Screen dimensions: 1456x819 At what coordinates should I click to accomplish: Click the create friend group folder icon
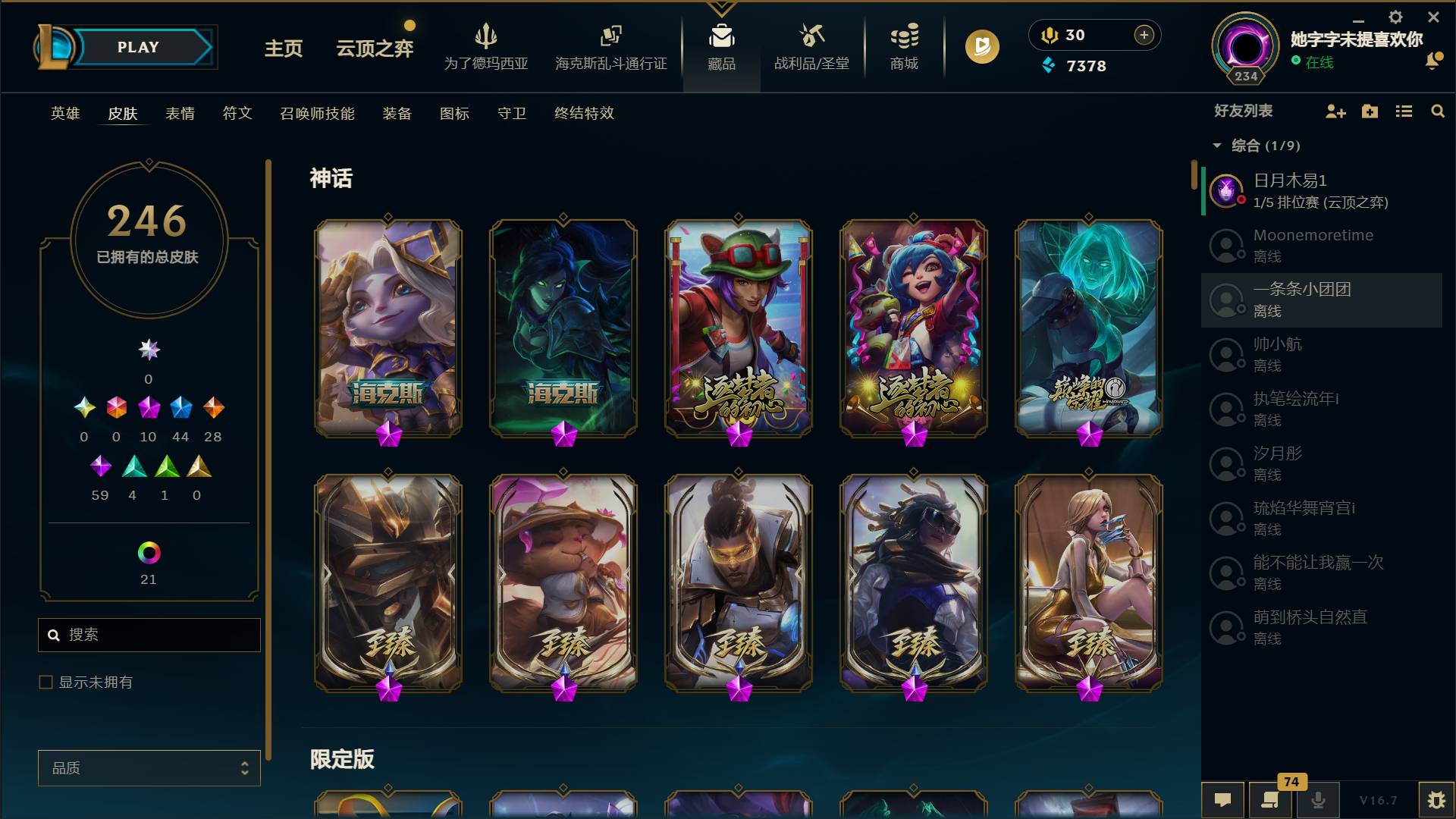(1370, 111)
